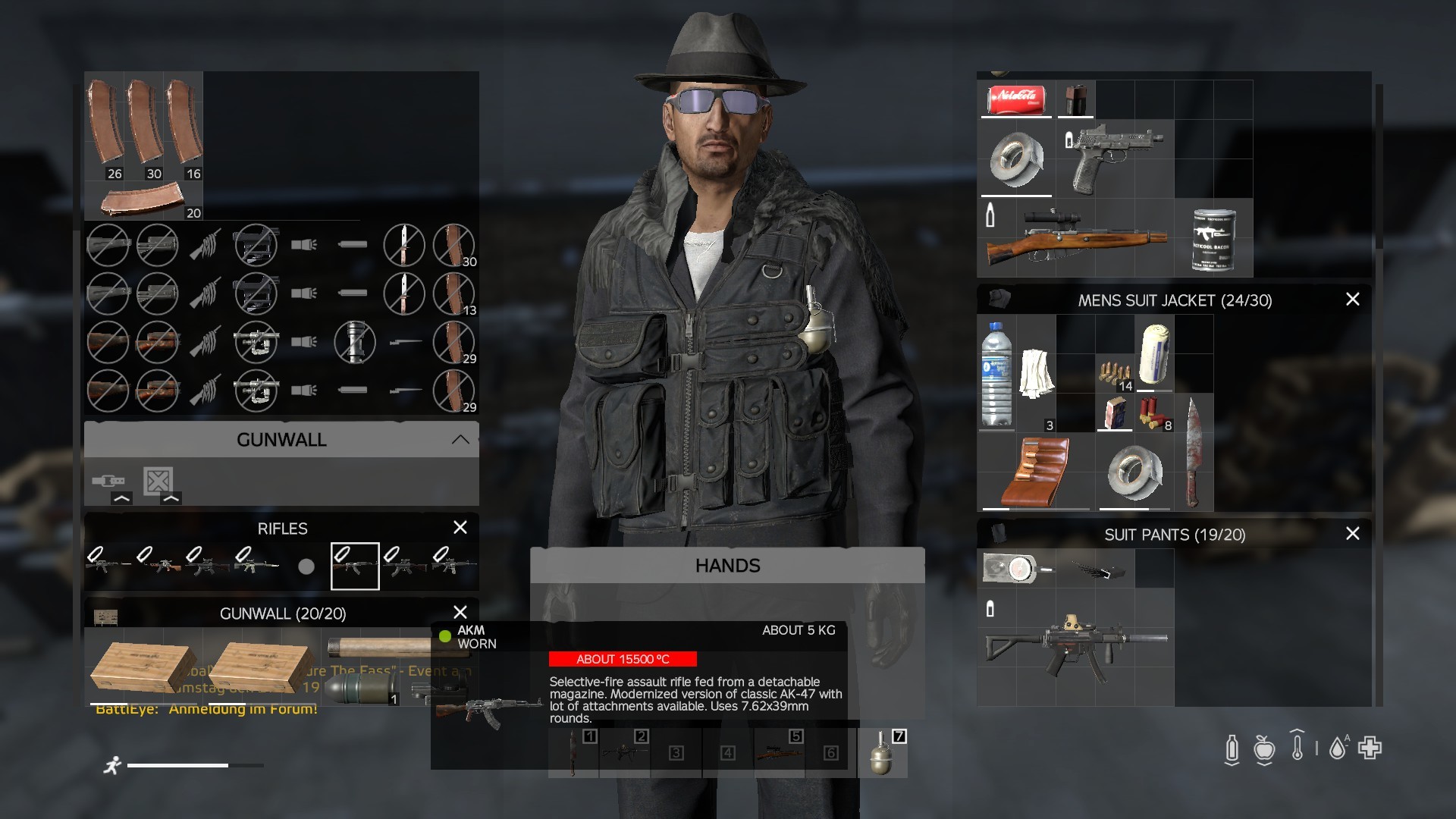Select the Nota Cola soda can
1456x819 pixels.
tap(1016, 99)
